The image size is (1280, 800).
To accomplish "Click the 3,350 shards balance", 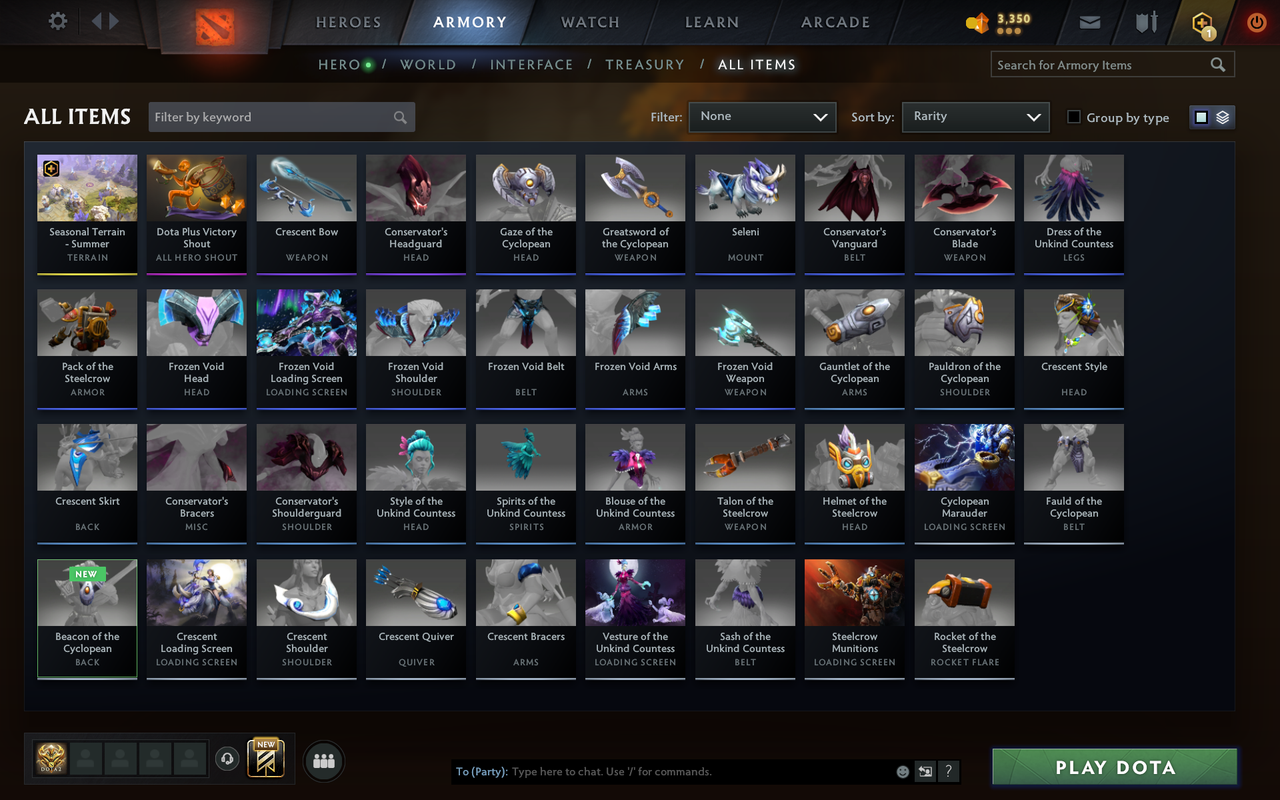I will click(x=997, y=21).
